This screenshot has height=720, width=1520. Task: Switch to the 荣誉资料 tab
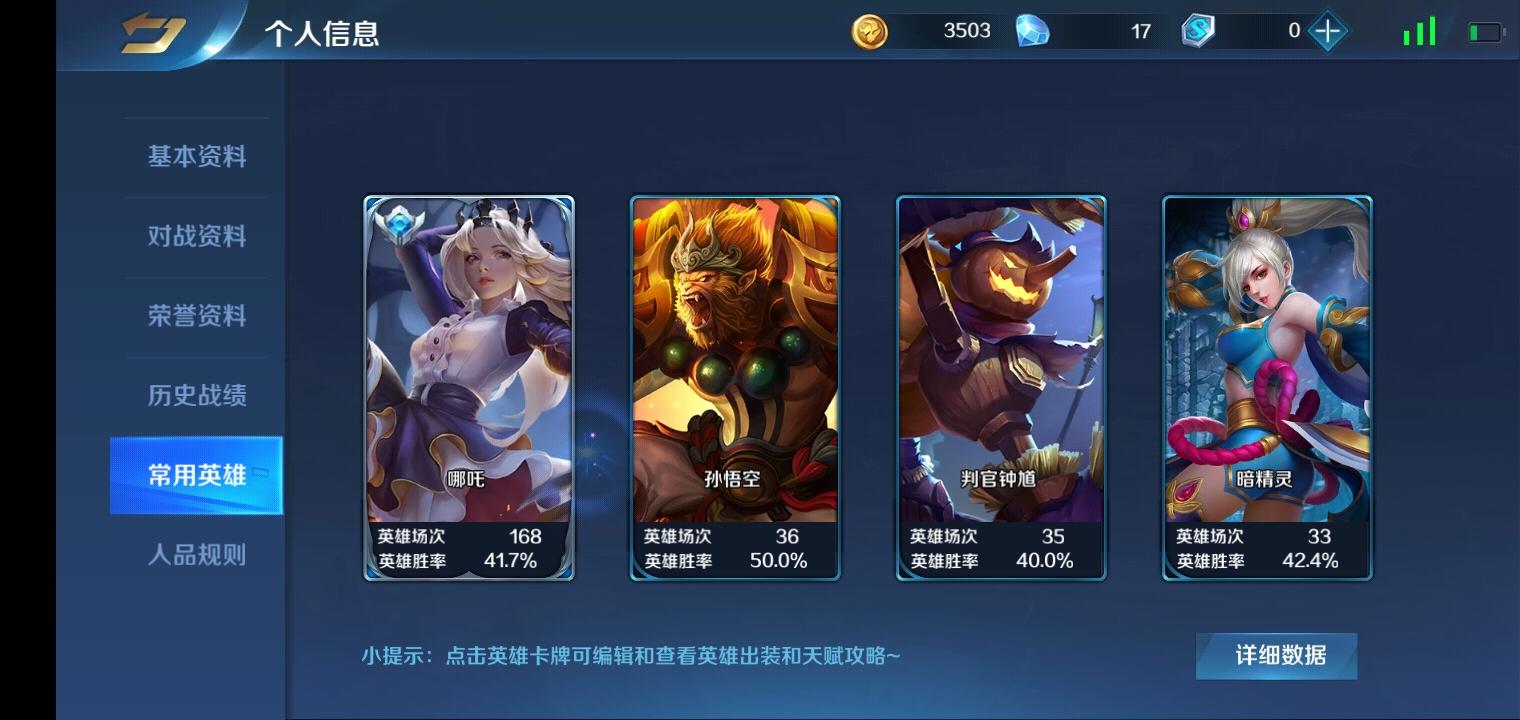pos(197,316)
